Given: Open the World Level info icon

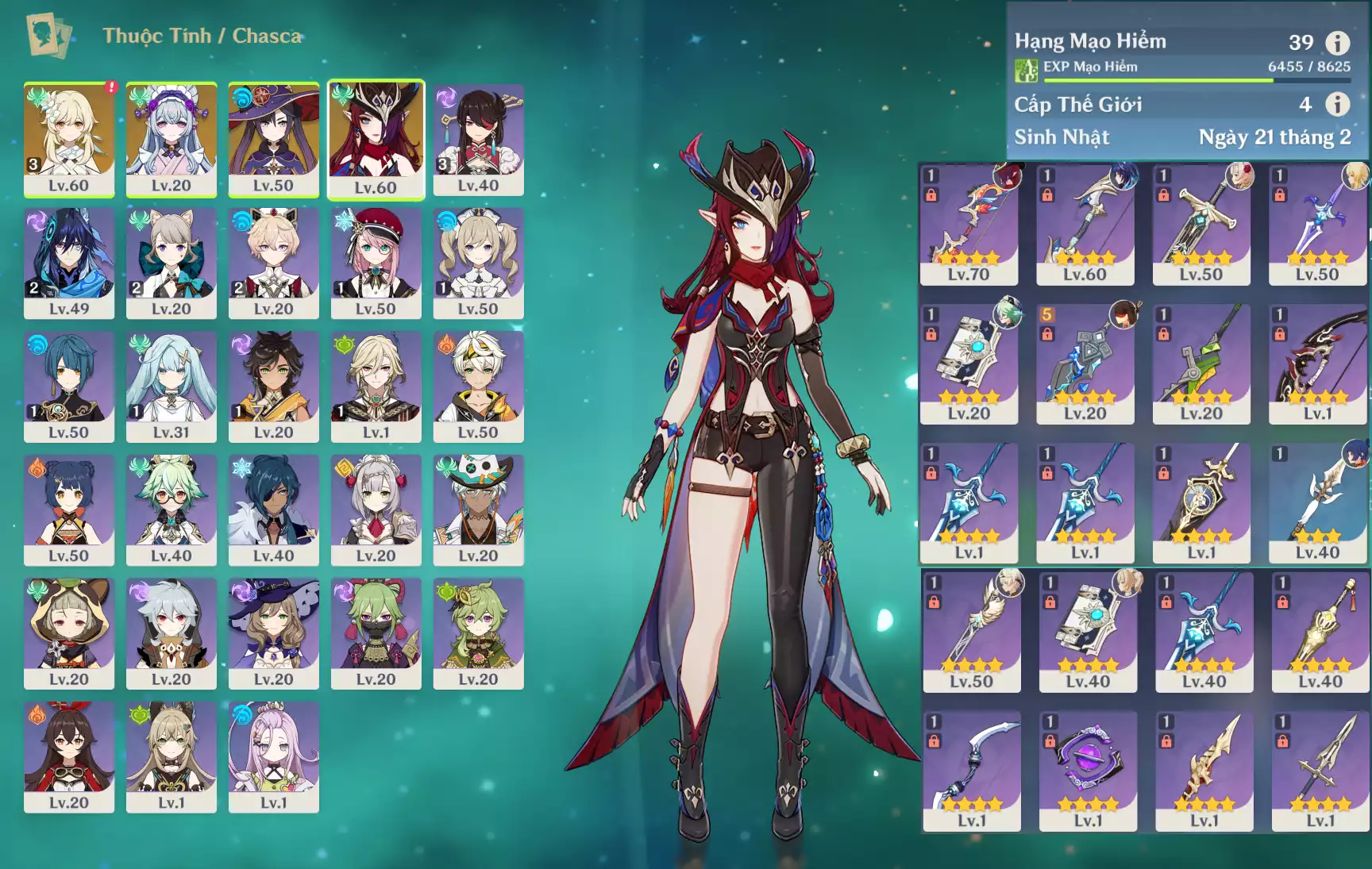Looking at the screenshot, I should (x=1338, y=104).
